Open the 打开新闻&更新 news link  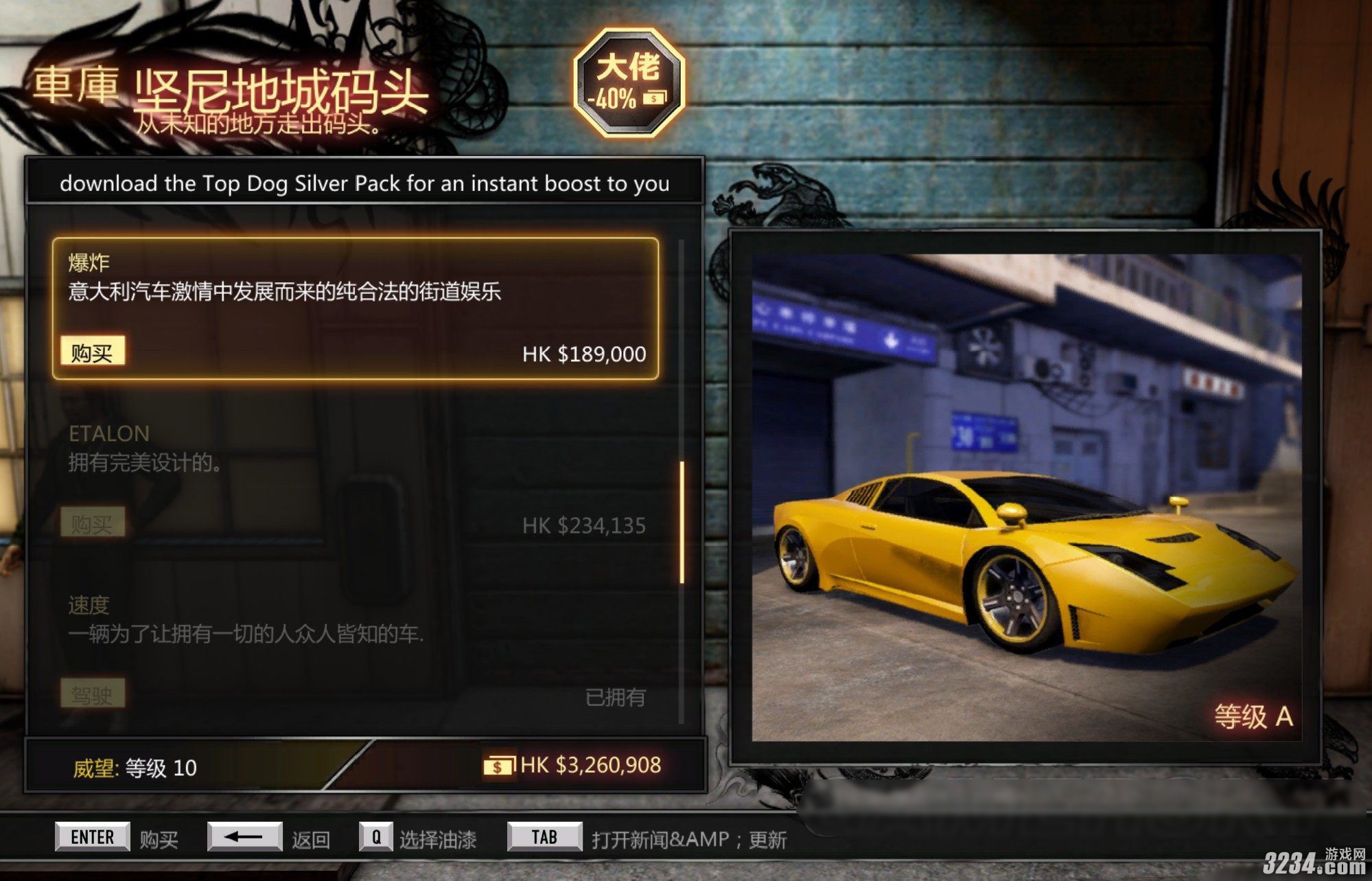pos(690,836)
